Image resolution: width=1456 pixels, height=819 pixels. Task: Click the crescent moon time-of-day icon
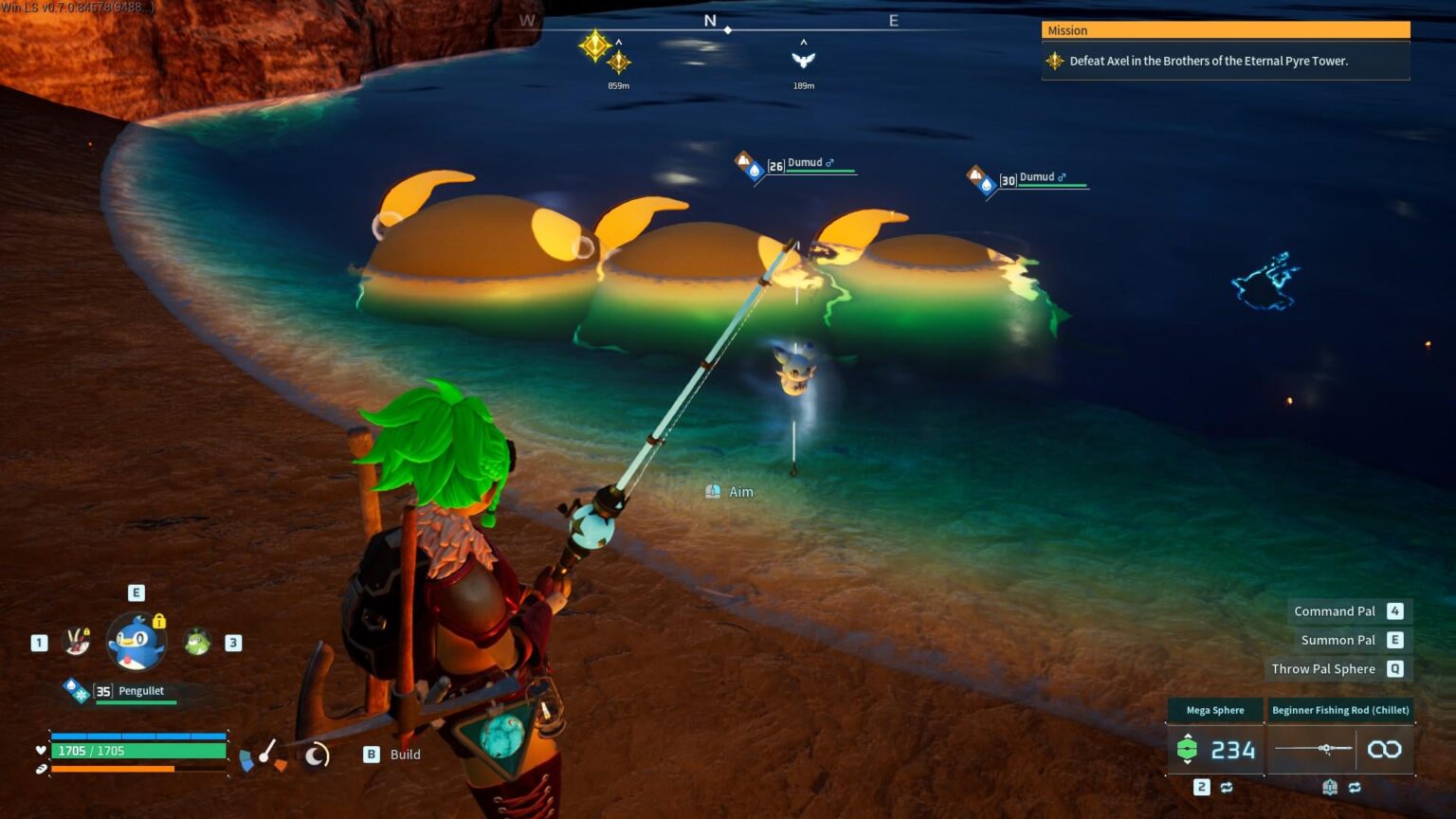click(x=316, y=755)
